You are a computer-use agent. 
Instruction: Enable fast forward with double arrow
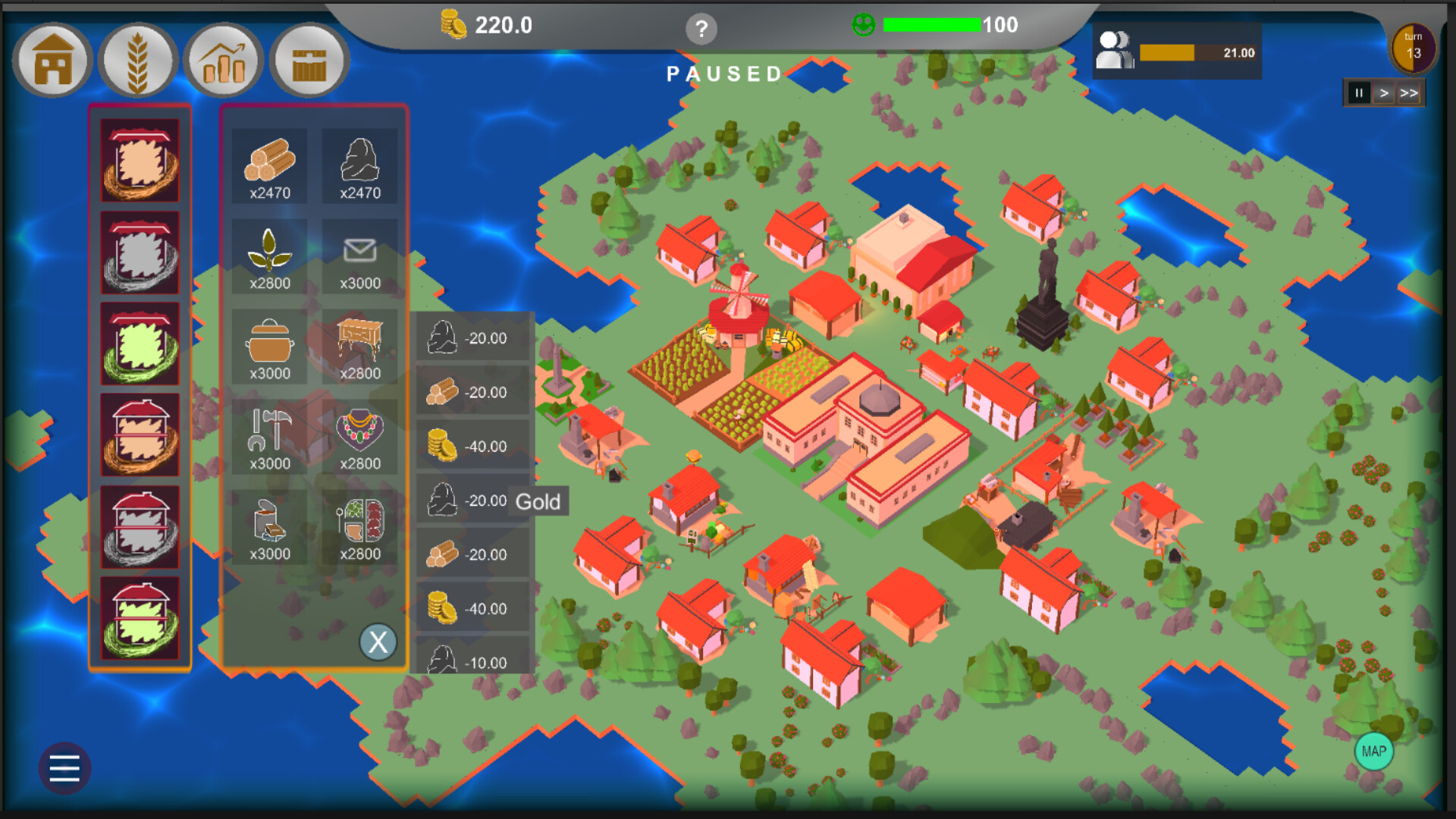coord(1410,93)
